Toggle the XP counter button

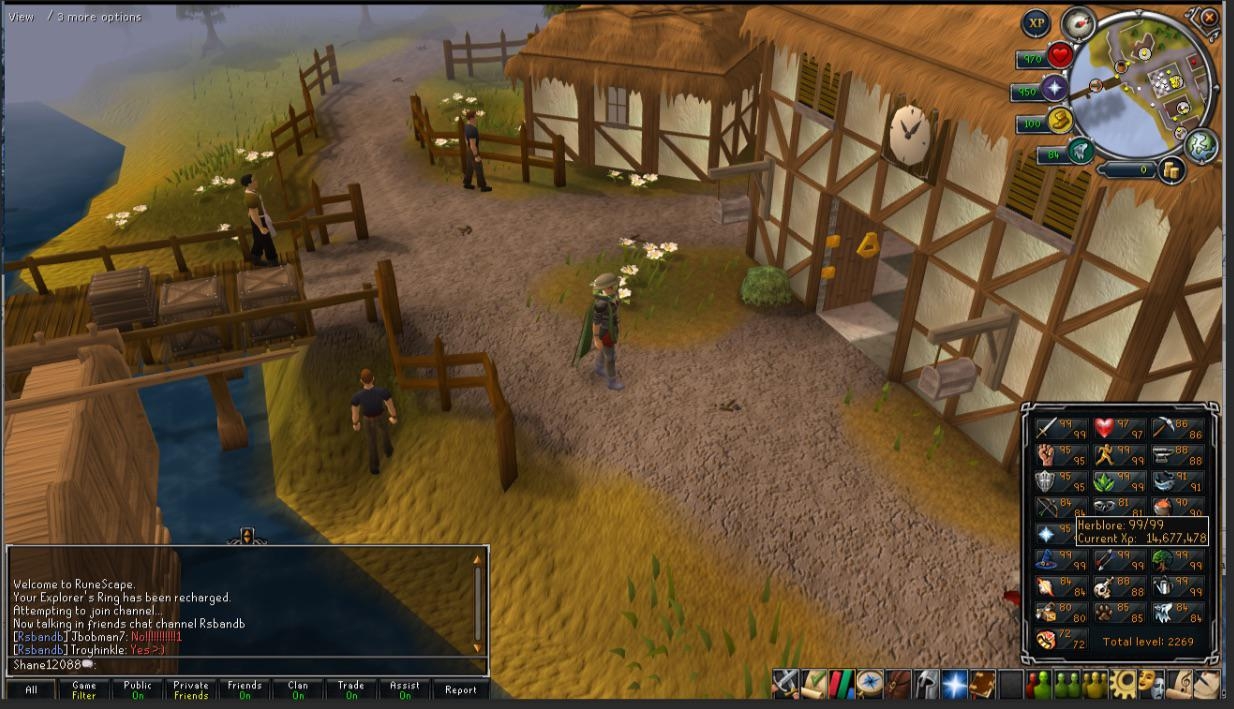point(1036,23)
